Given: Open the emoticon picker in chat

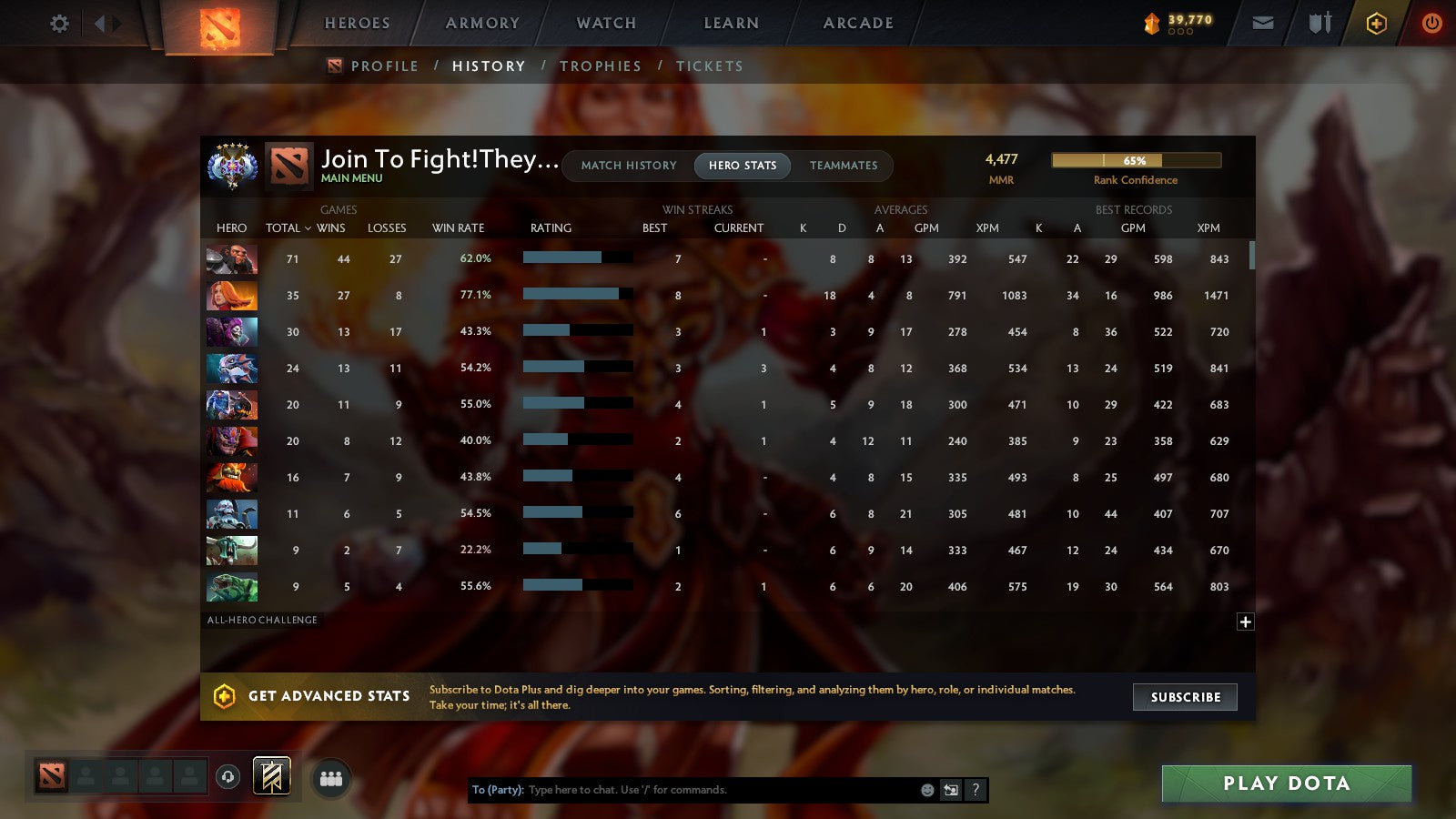Looking at the screenshot, I should click(x=925, y=790).
